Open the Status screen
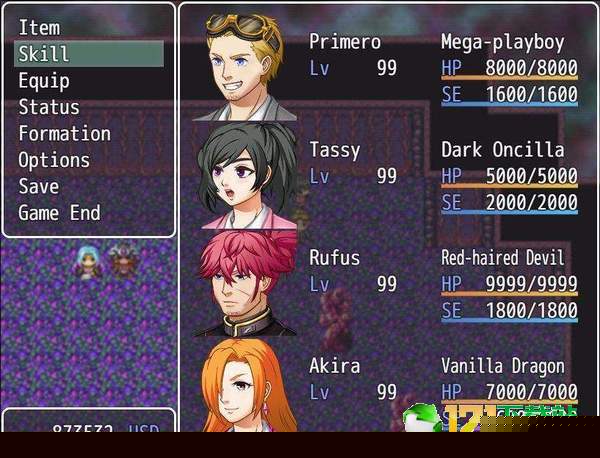The image size is (600, 458). [49, 107]
